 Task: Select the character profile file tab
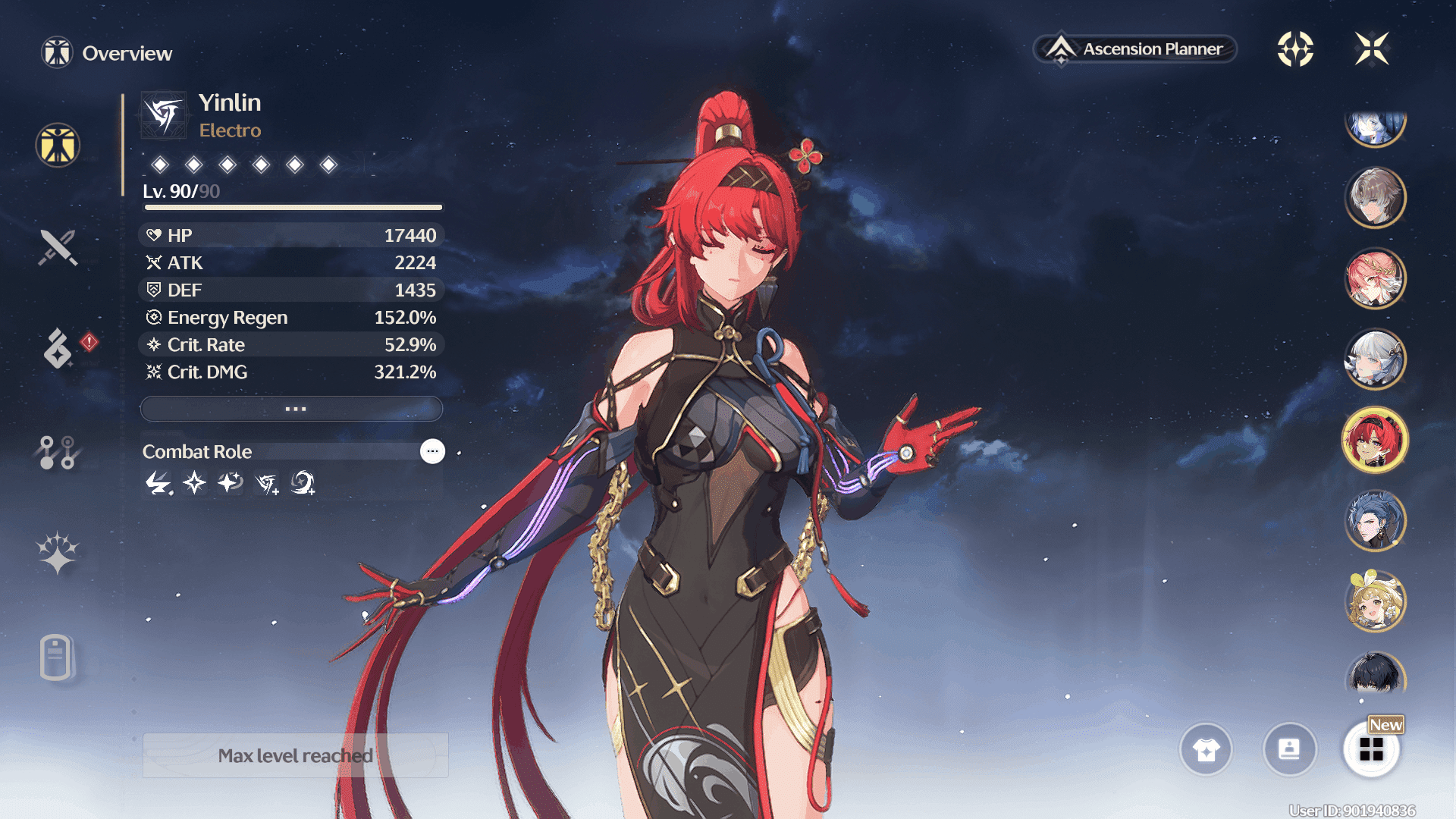tap(56, 657)
